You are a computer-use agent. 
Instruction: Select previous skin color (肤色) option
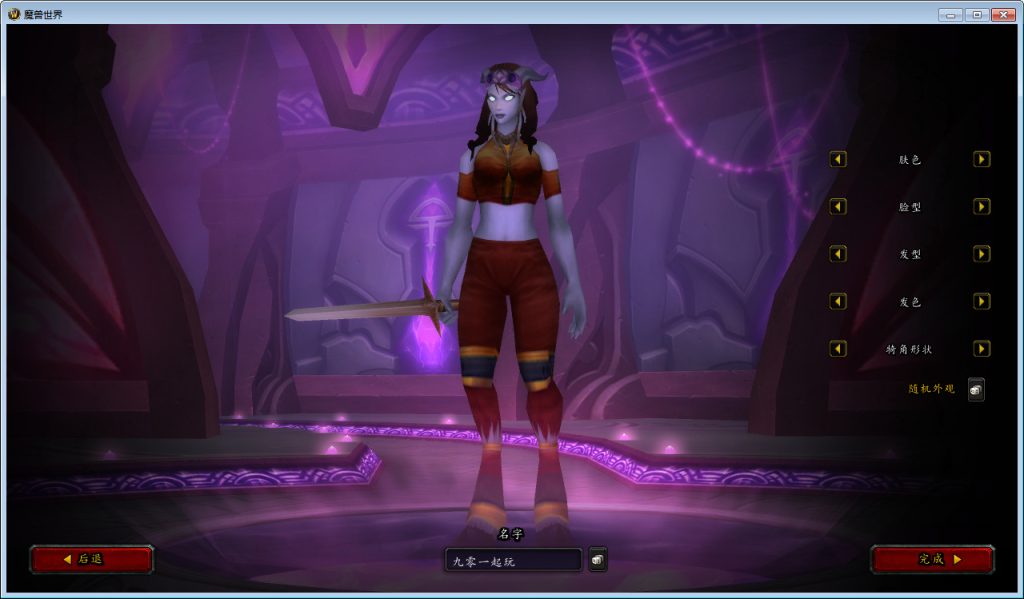(838, 159)
